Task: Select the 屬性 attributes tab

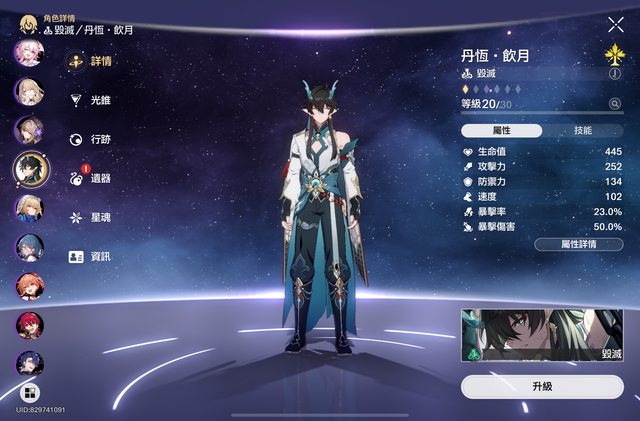Action: (x=502, y=131)
